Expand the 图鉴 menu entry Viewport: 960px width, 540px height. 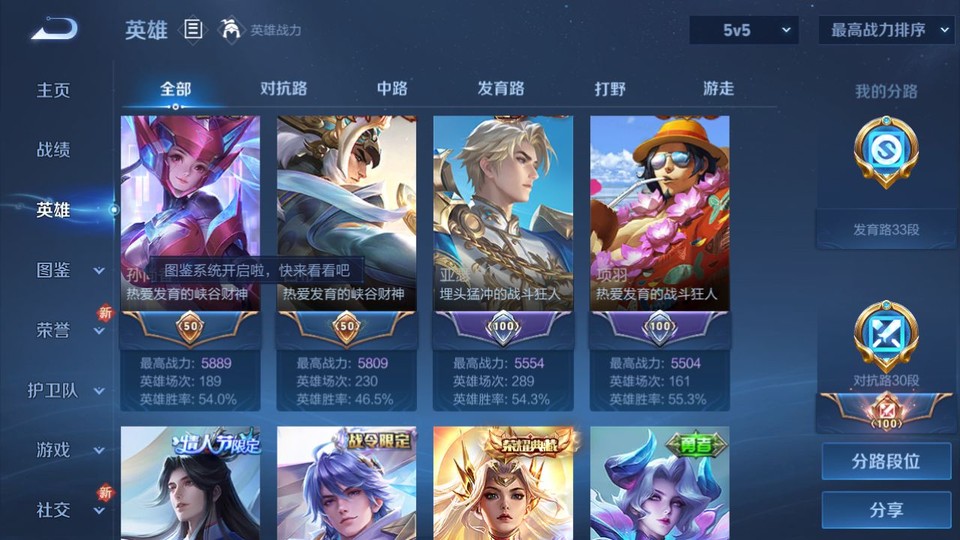pyautogui.click(x=68, y=270)
